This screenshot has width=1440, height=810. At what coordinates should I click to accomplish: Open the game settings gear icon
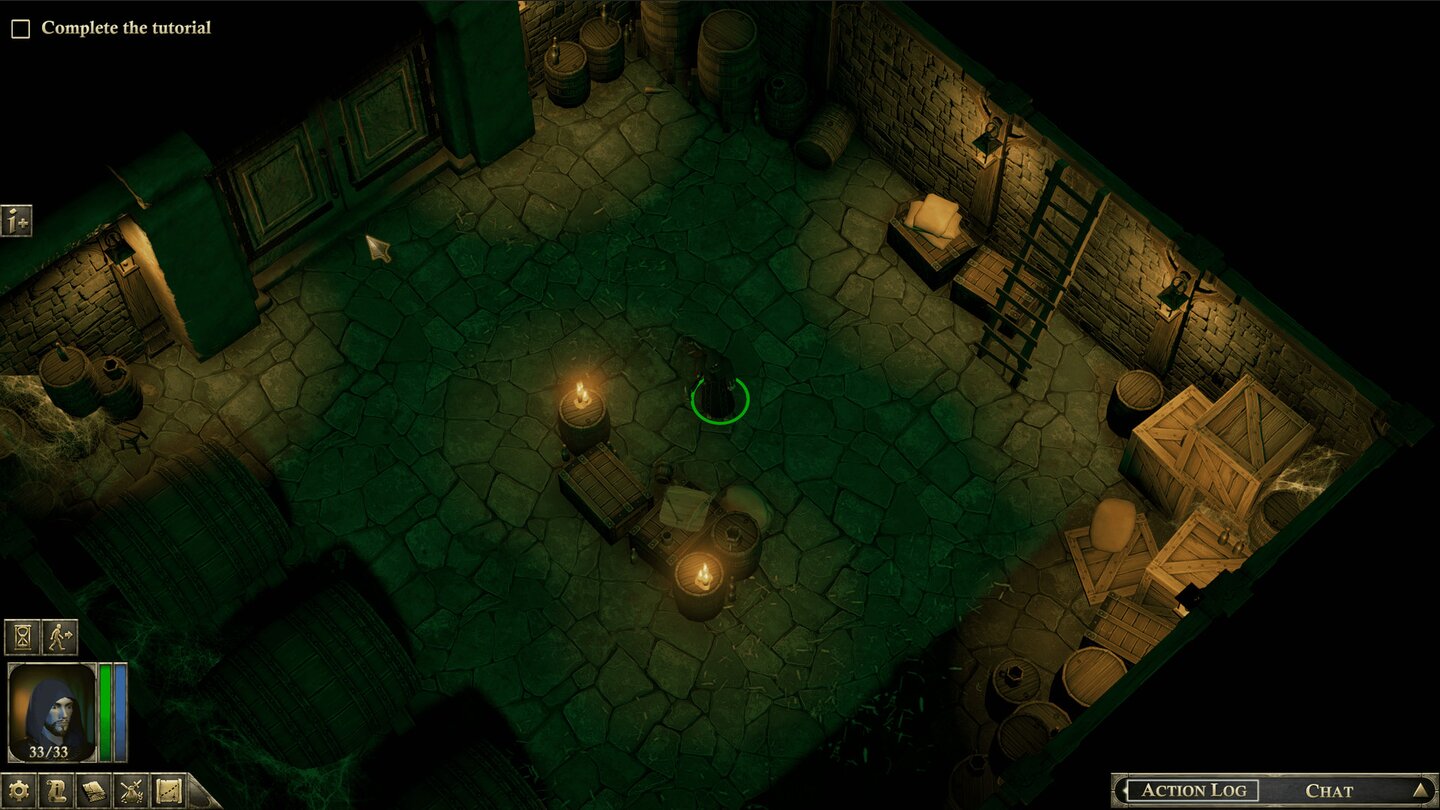[x=18, y=789]
